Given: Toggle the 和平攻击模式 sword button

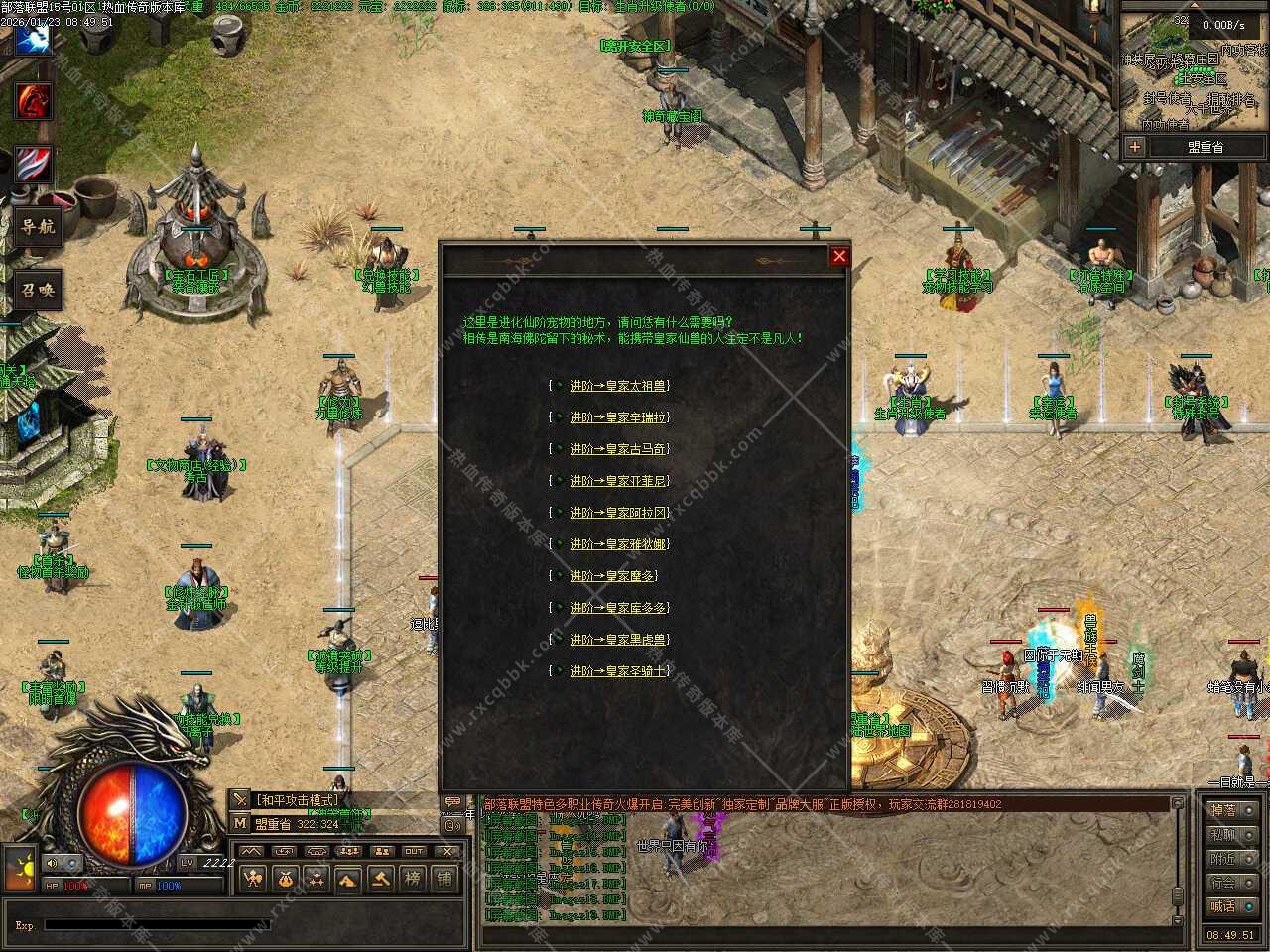Looking at the screenshot, I should pyautogui.click(x=240, y=800).
